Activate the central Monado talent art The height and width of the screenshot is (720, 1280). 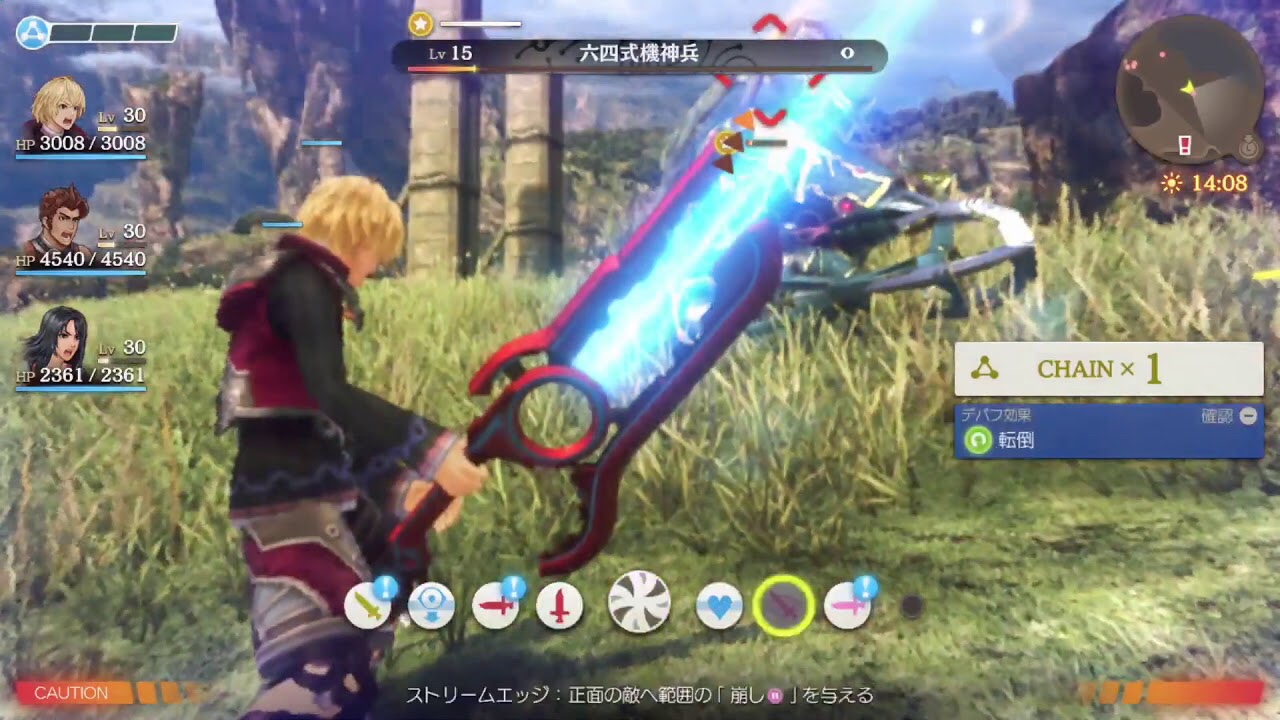(639, 602)
